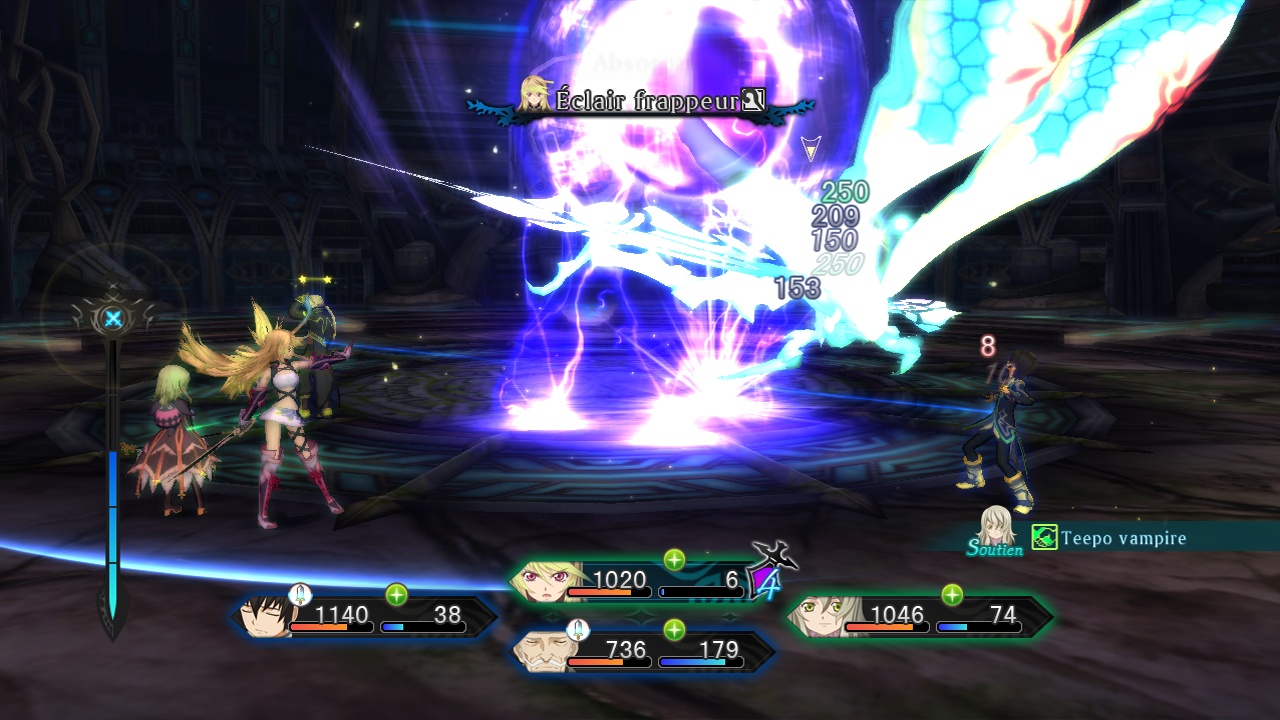
Task: Choose the blonde heroine's portrait with 1020 HP
Action: [540, 582]
